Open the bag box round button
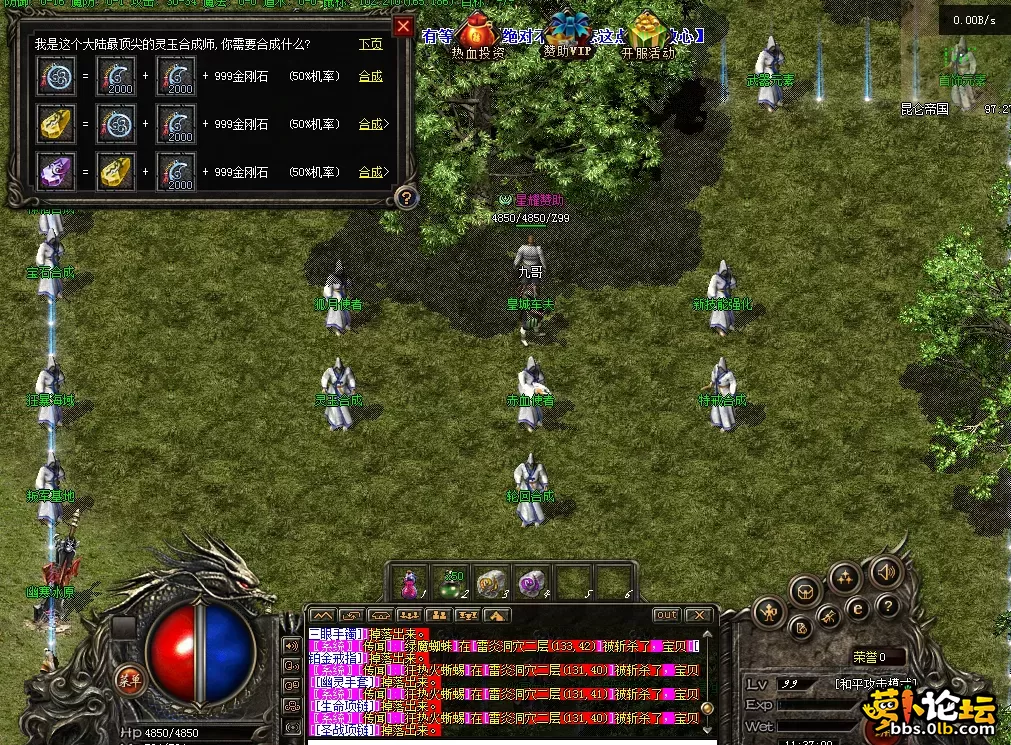The height and width of the screenshot is (745, 1011). [x=805, y=592]
